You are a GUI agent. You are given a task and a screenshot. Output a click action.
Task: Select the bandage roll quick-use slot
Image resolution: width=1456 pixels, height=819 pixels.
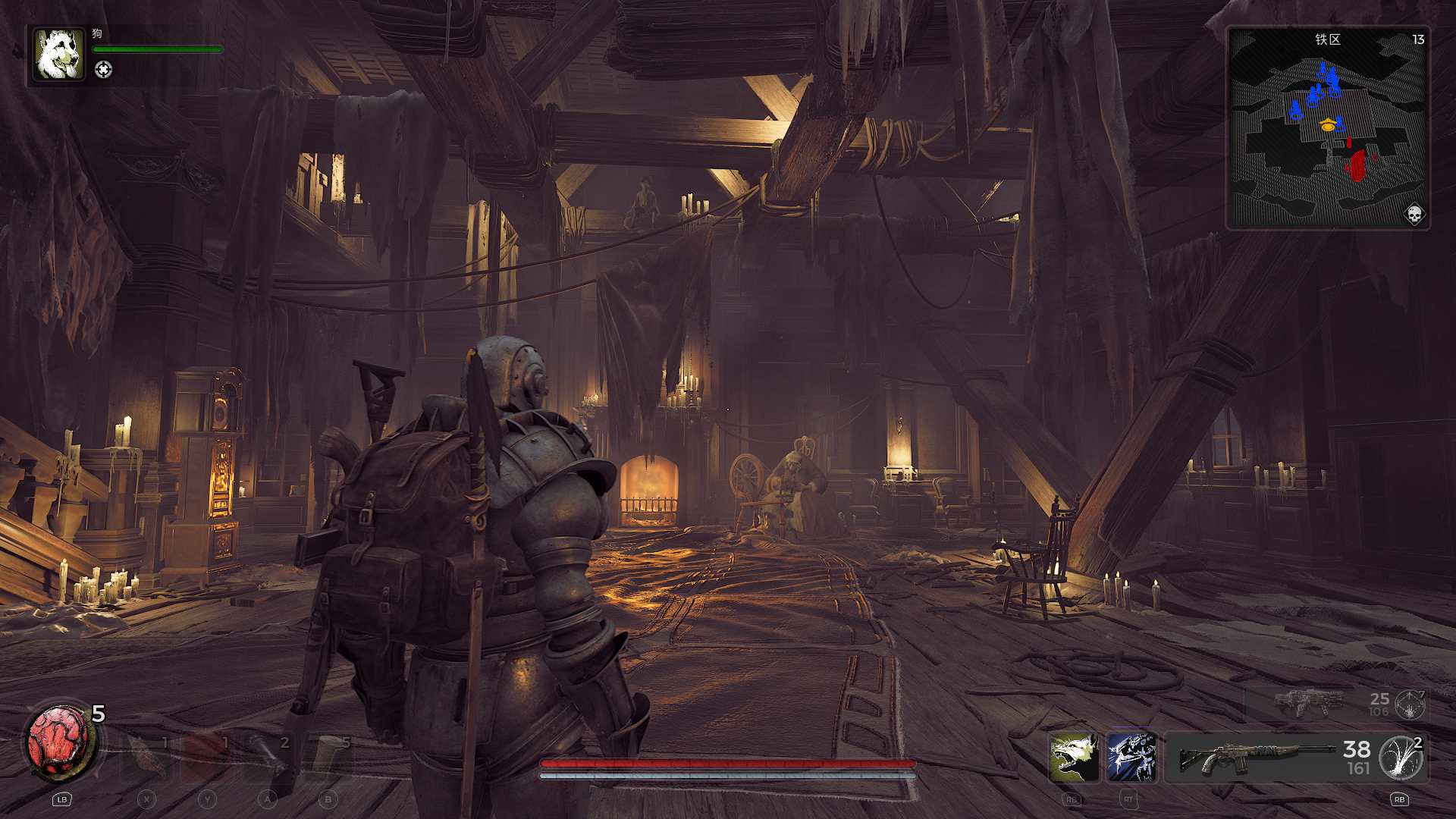pyautogui.click(x=328, y=756)
